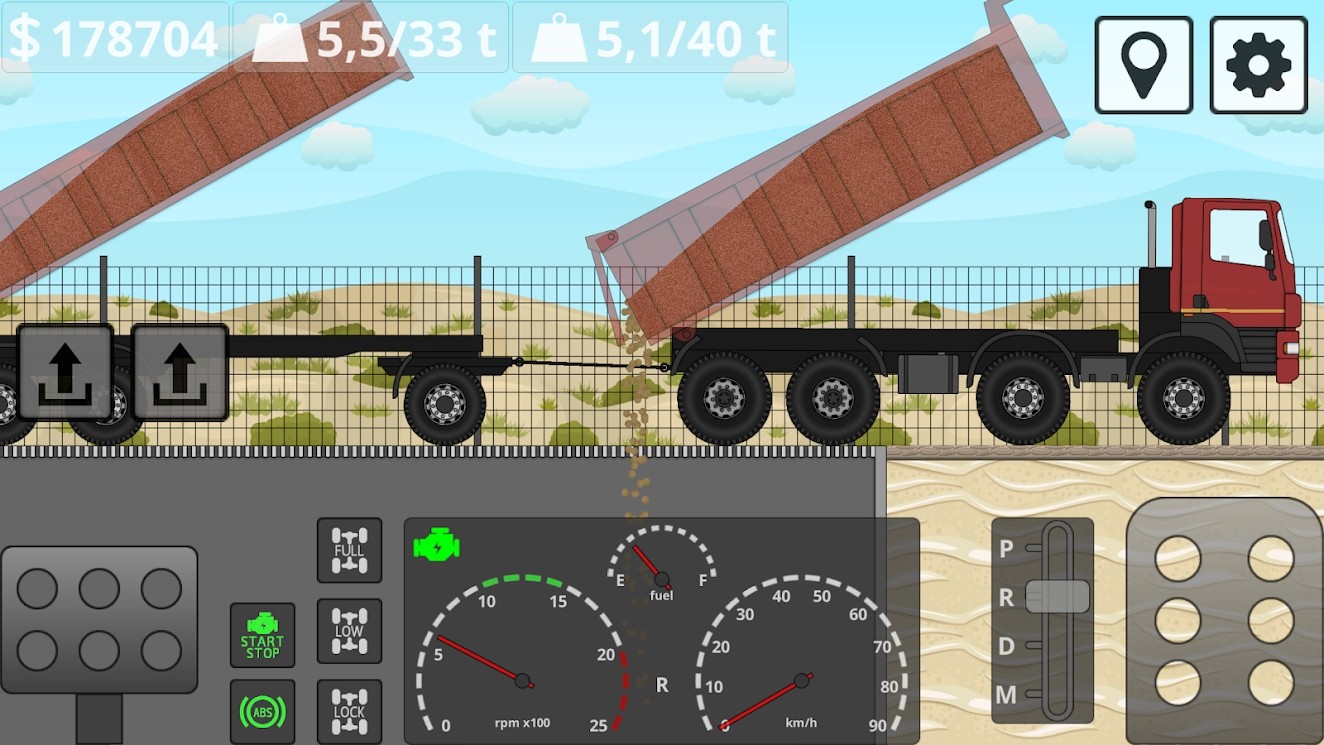Engage the LOW gear range
Screen dimensions: 1324x745
[348, 631]
